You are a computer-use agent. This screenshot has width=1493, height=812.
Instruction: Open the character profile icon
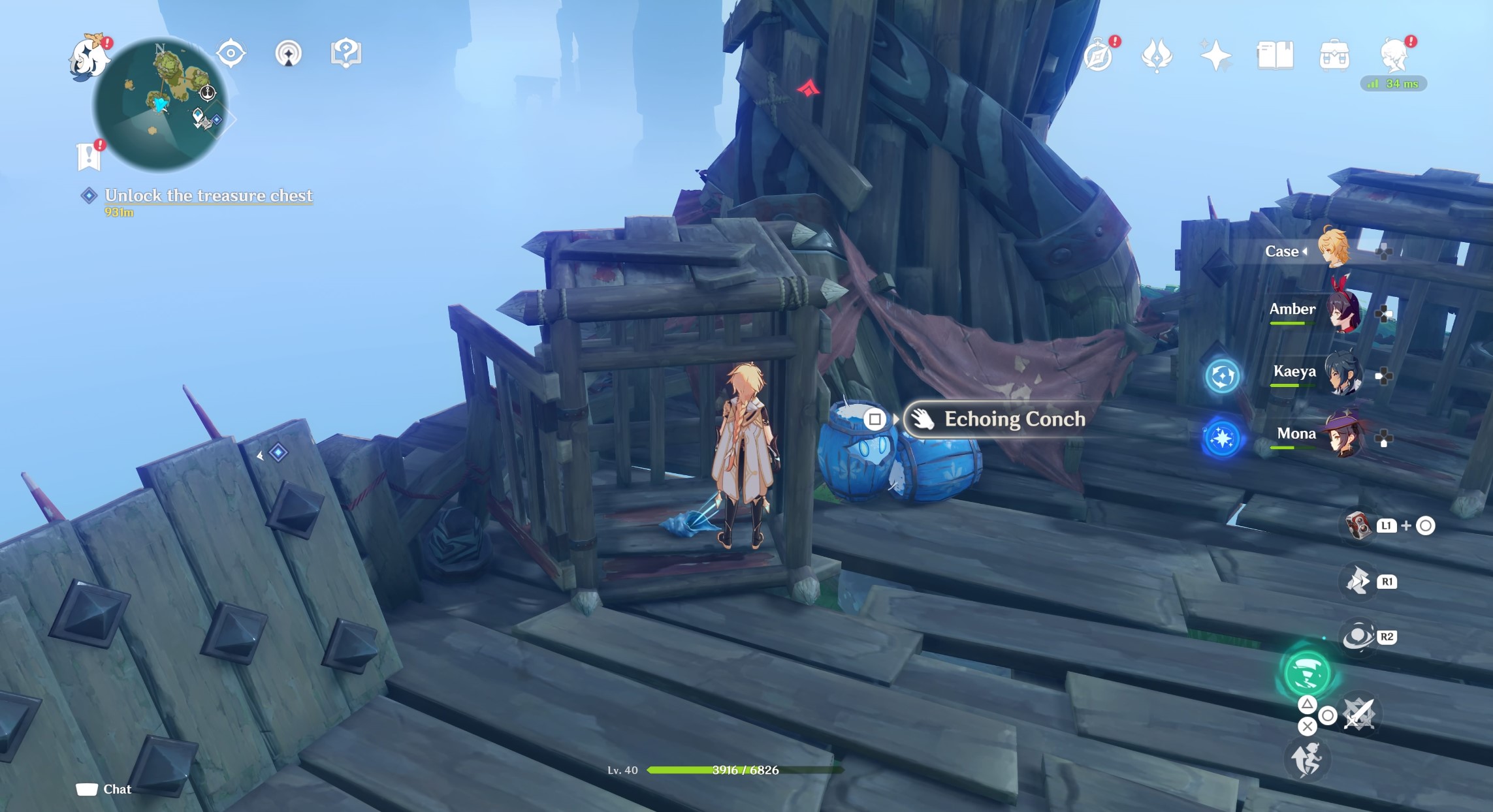pos(1394,55)
